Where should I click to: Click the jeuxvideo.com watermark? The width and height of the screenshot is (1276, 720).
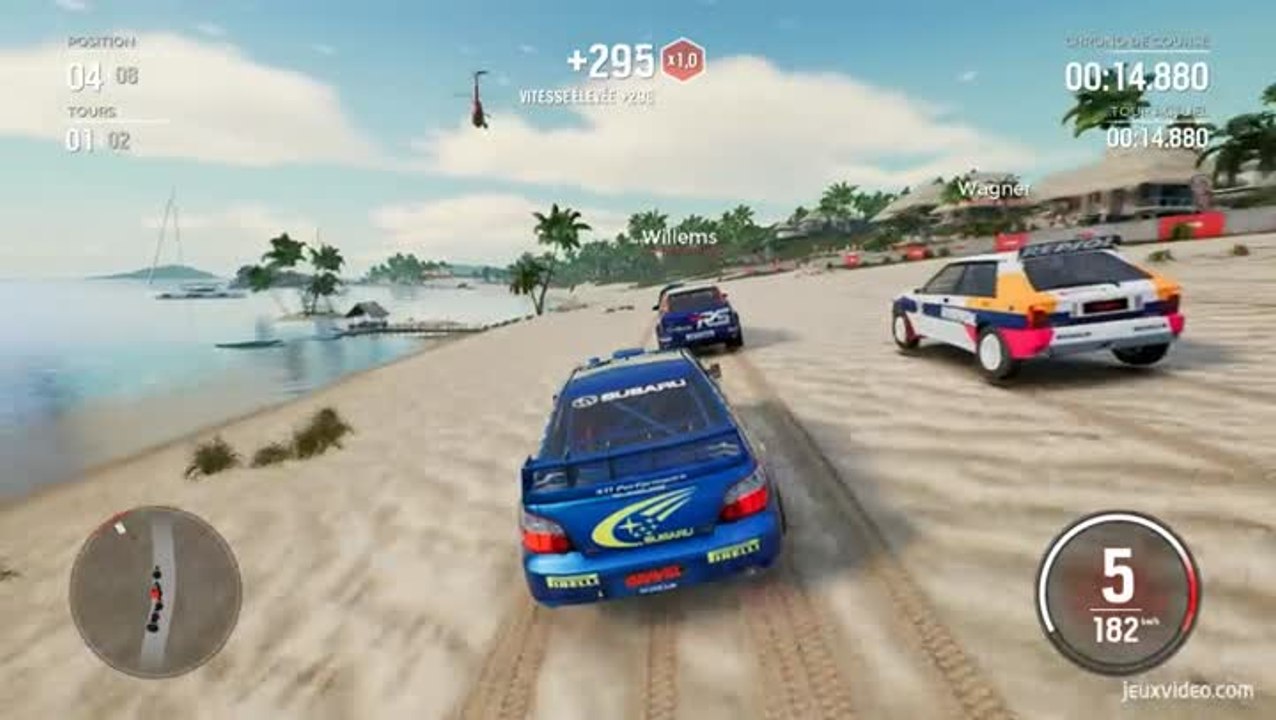pyautogui.click(x=1186, y=691)
